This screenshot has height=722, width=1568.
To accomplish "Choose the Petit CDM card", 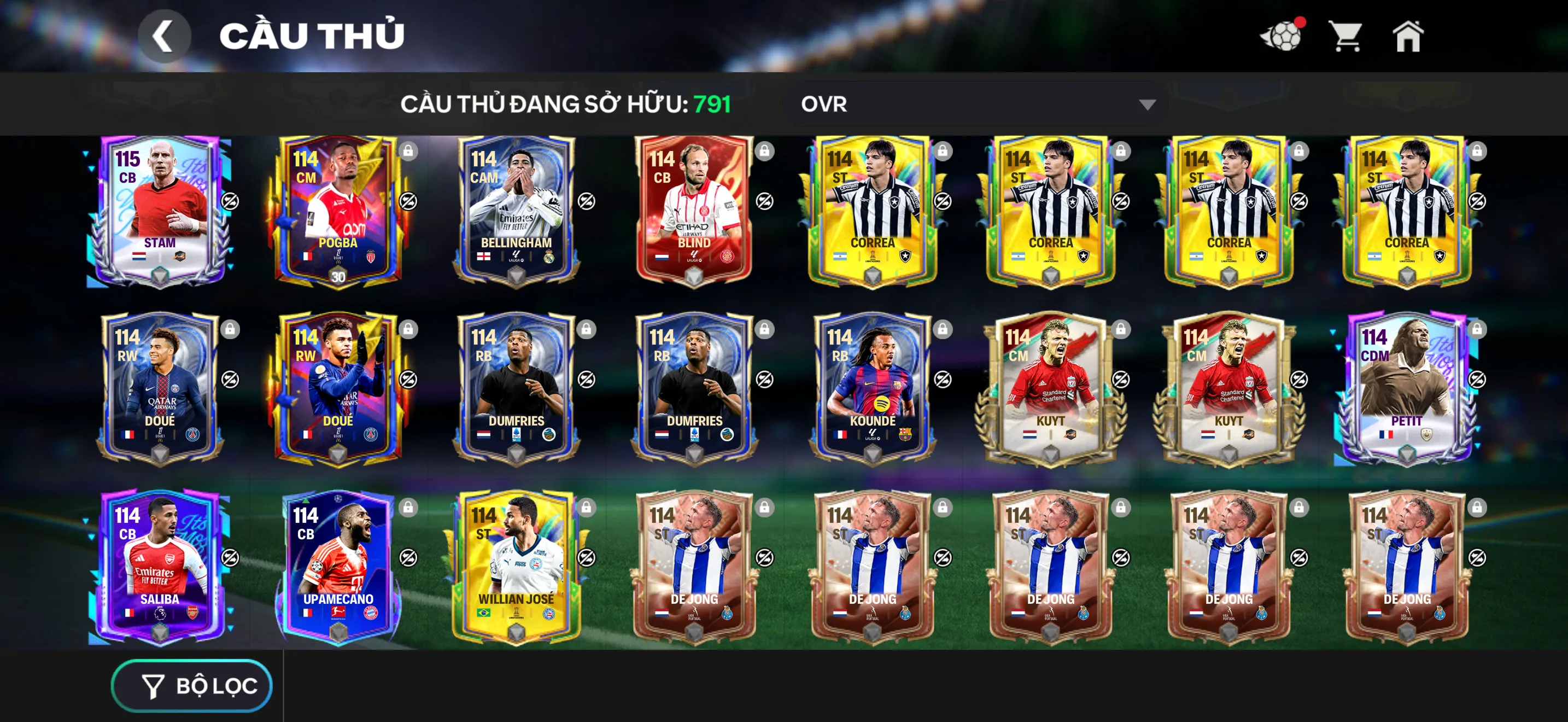I will click(1406, 388).
